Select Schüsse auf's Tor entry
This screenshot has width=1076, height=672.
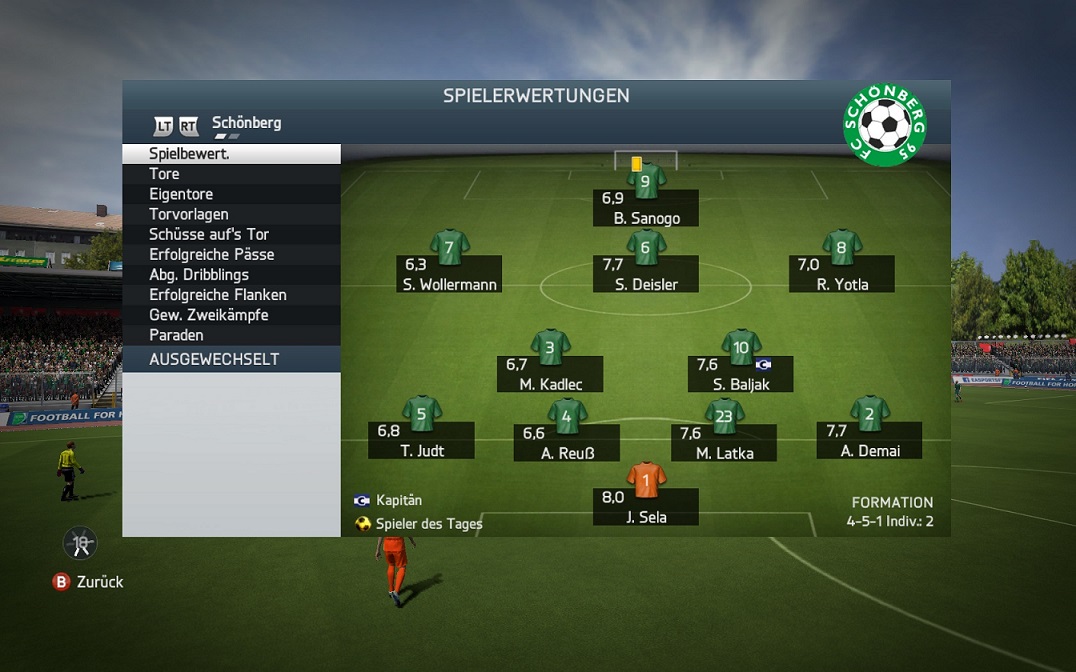pyautogui.click(x=231, y=234)
